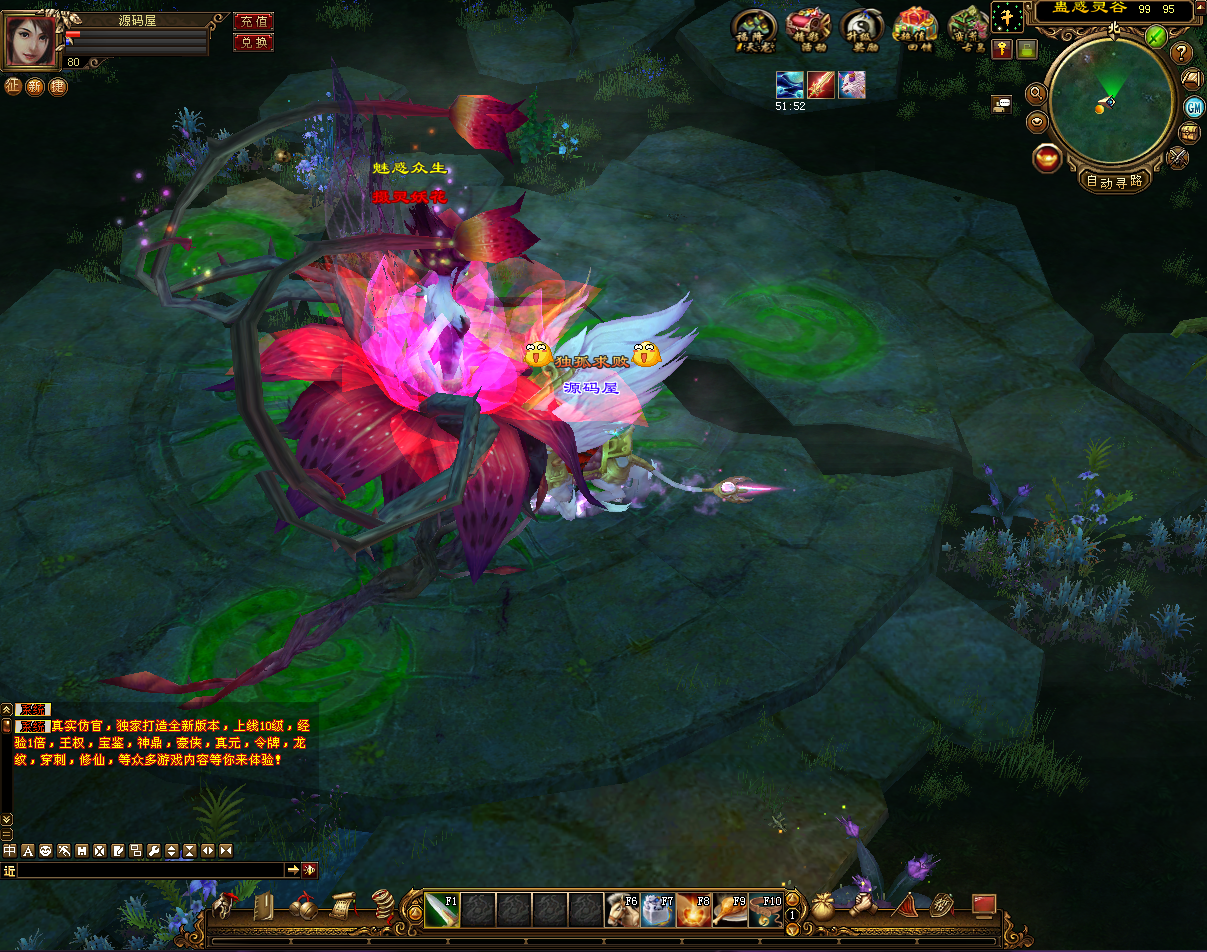The height and width of the screenshot is (952, 1207).
Task: Activate the F8 fire skill slot
Action: [x=693, y=911]
